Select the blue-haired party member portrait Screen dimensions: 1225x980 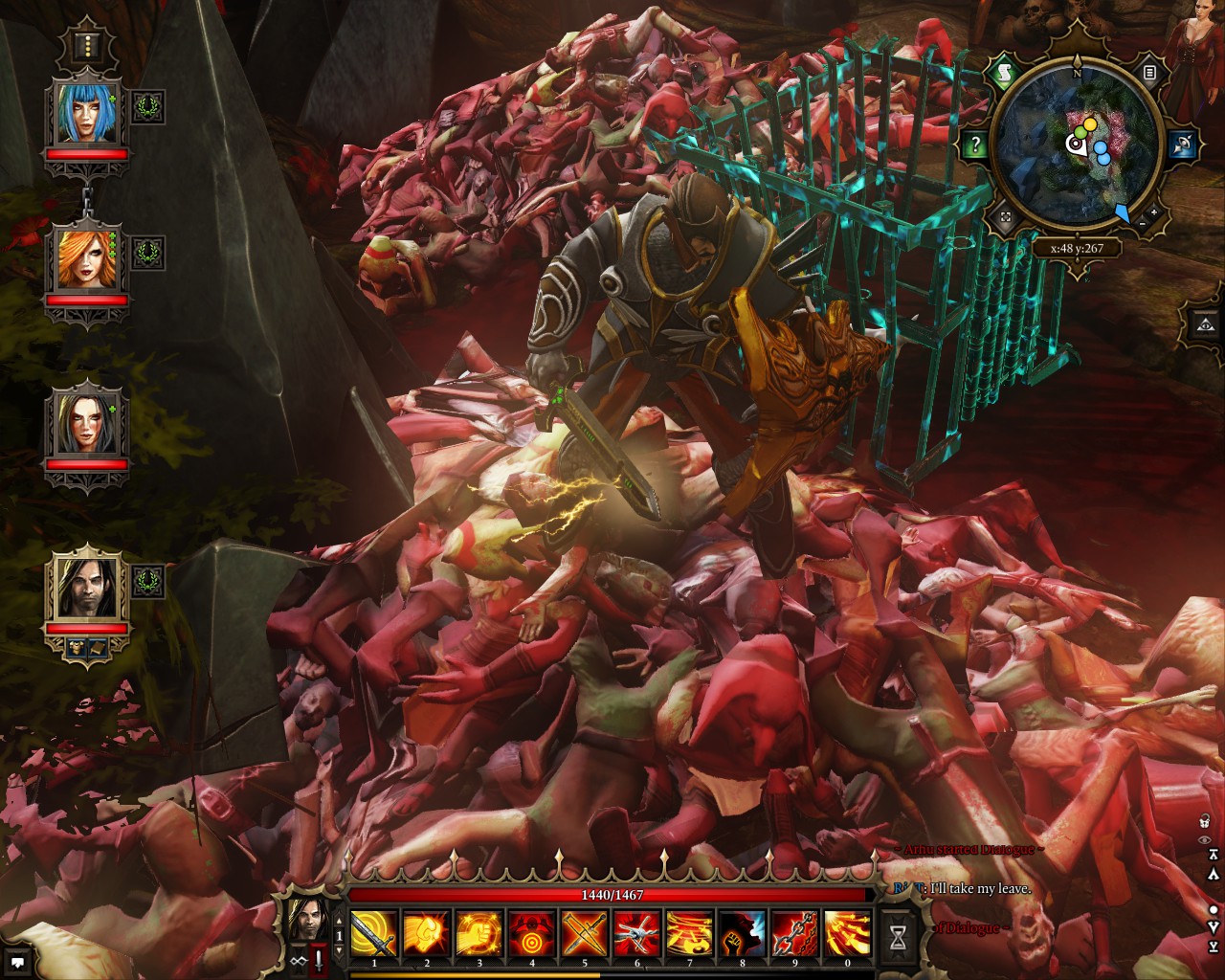(x=87, y=113)
